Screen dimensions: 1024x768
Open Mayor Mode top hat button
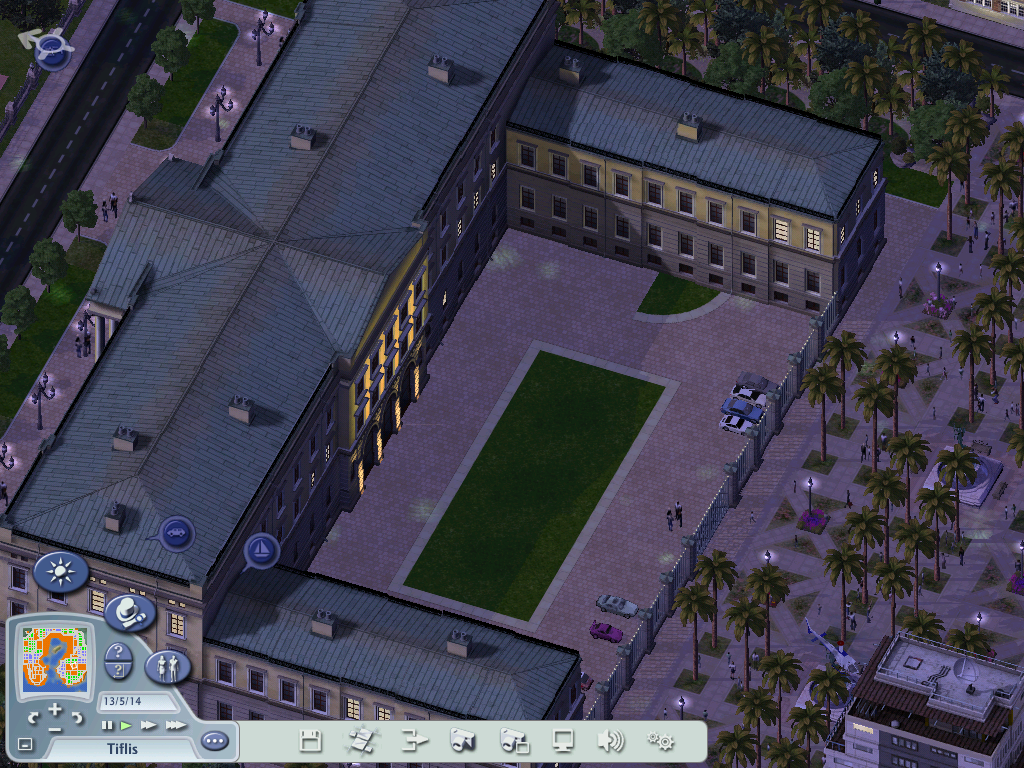coord(128,611)
